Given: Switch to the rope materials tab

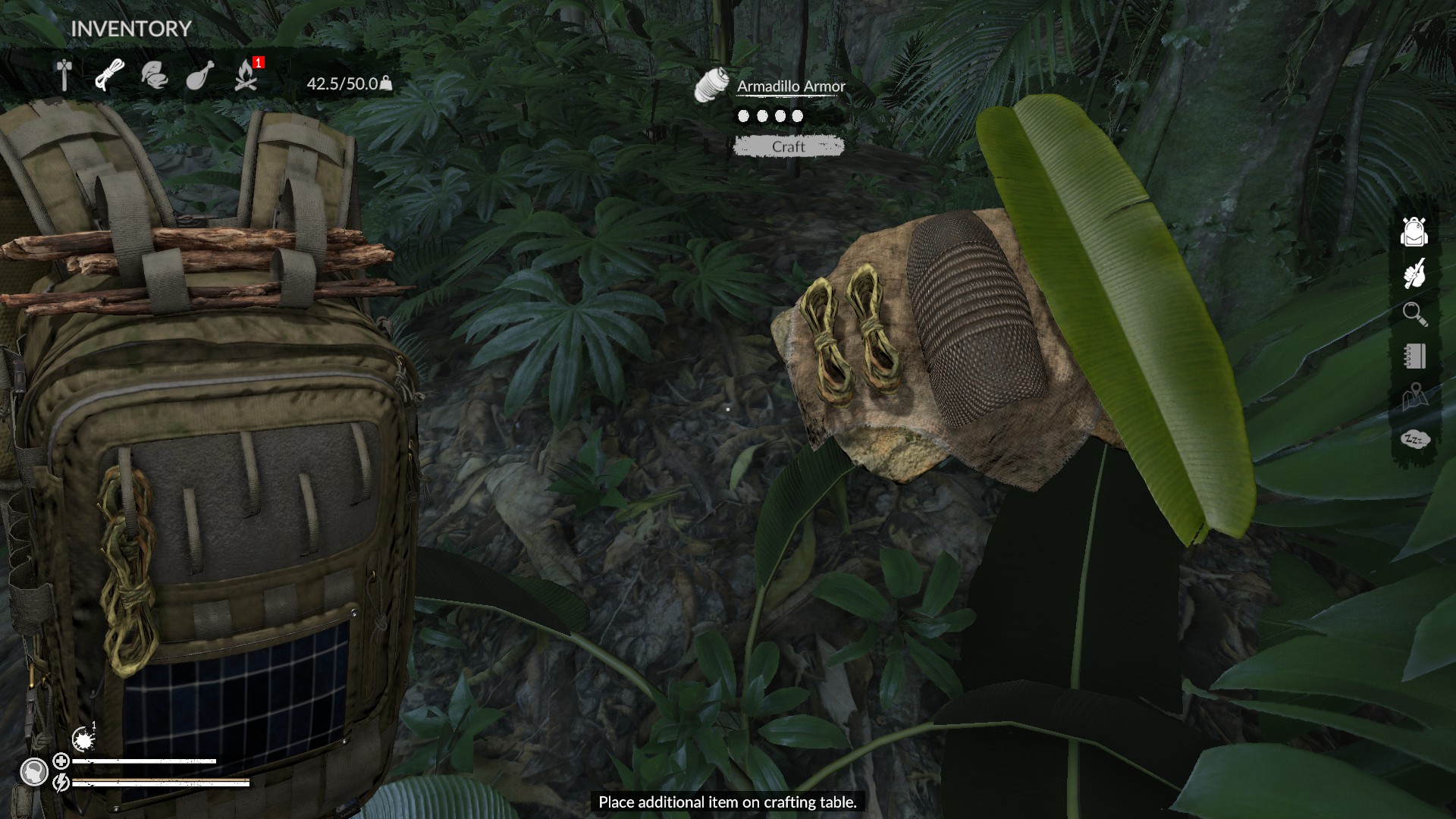Looking at the screenshot, I should [109, 75].
